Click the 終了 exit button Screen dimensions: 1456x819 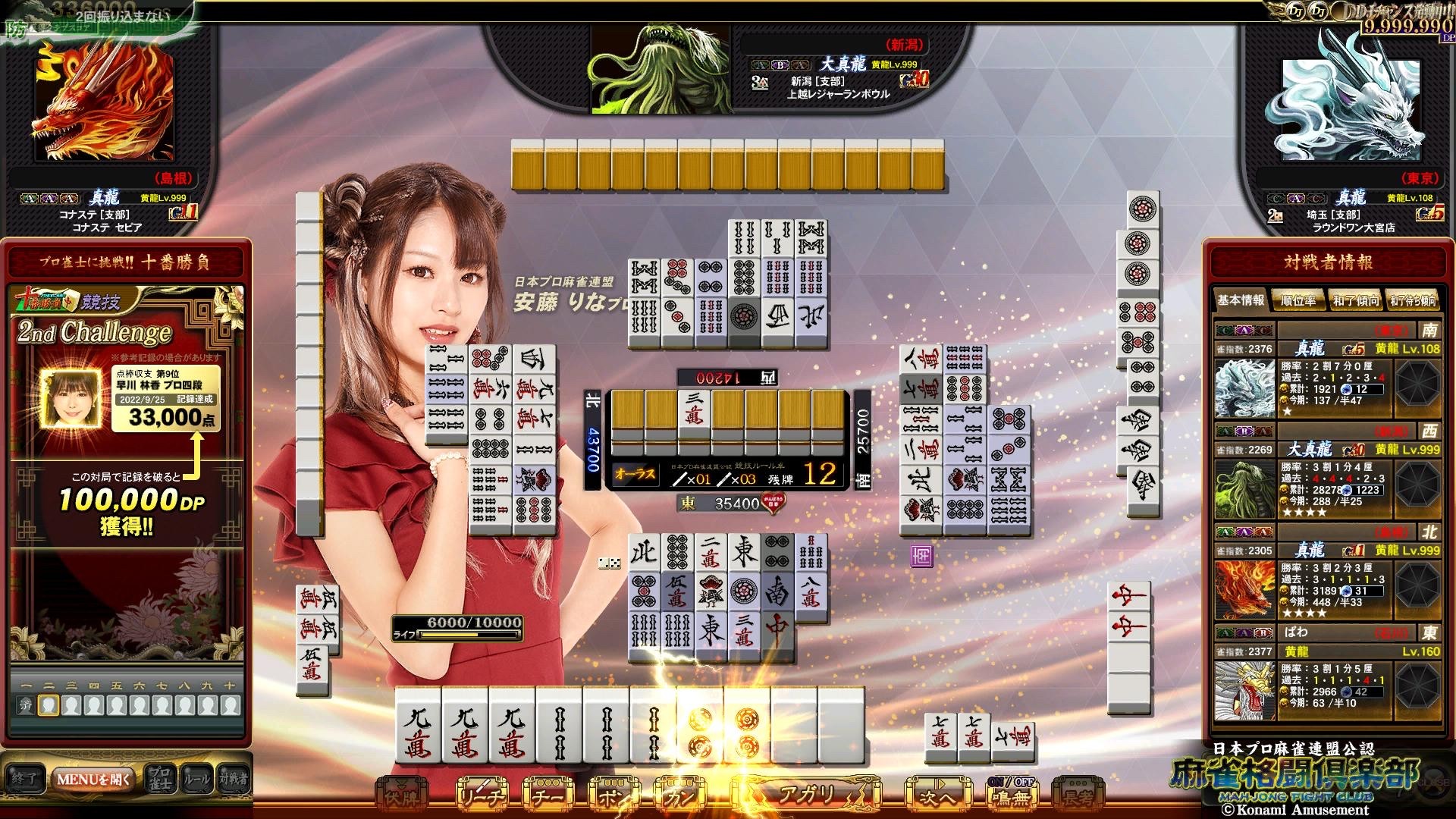tap(25, 779)
